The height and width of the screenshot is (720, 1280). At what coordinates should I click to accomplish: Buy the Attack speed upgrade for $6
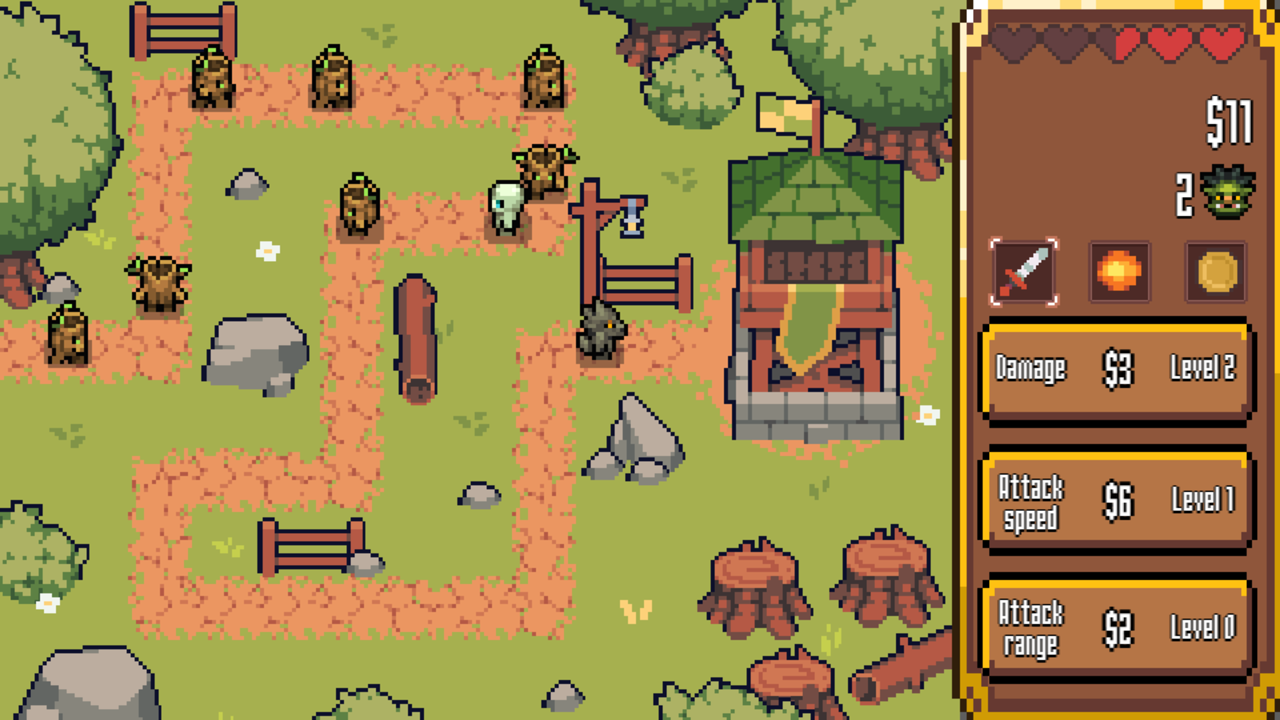click(1115, 500)
